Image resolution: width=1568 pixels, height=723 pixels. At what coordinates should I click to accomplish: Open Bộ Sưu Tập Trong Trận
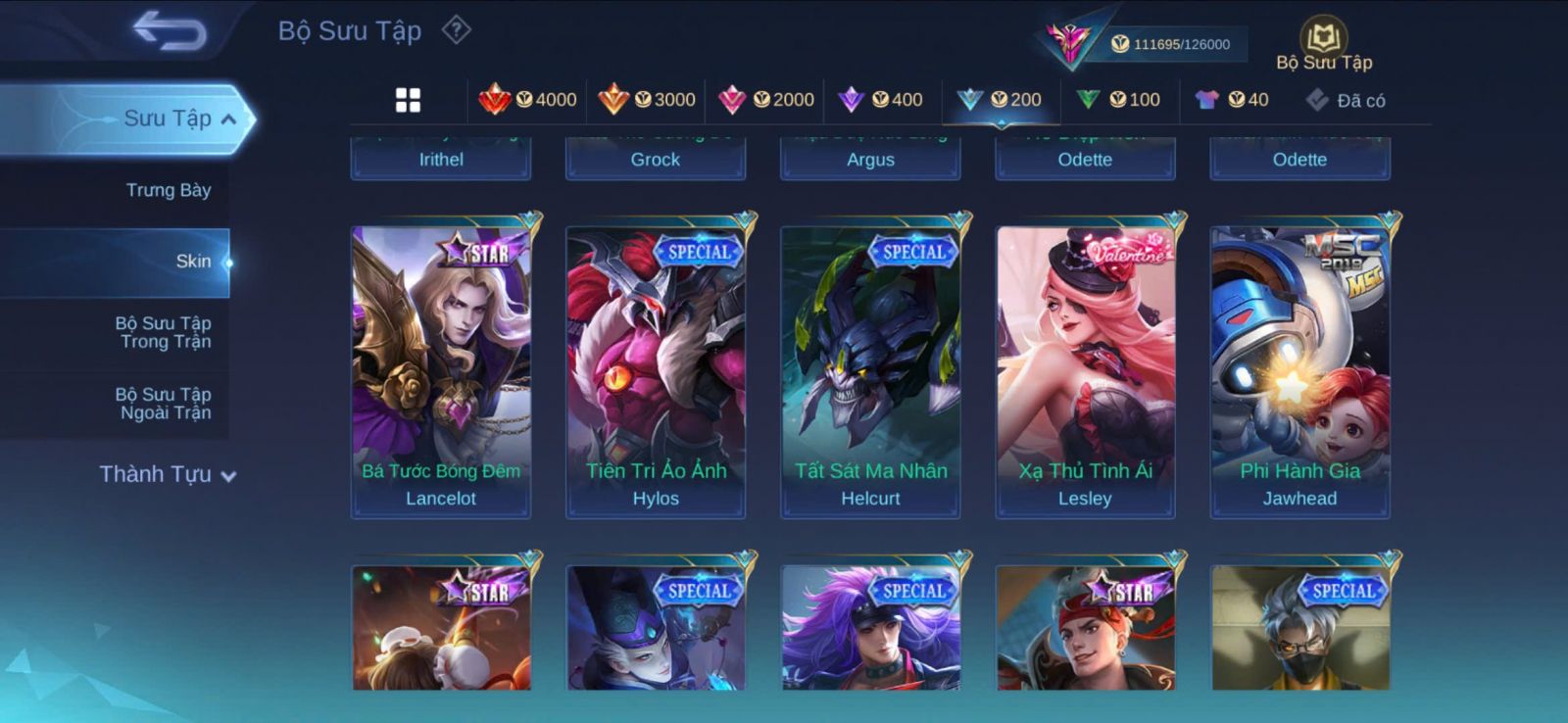165,332
